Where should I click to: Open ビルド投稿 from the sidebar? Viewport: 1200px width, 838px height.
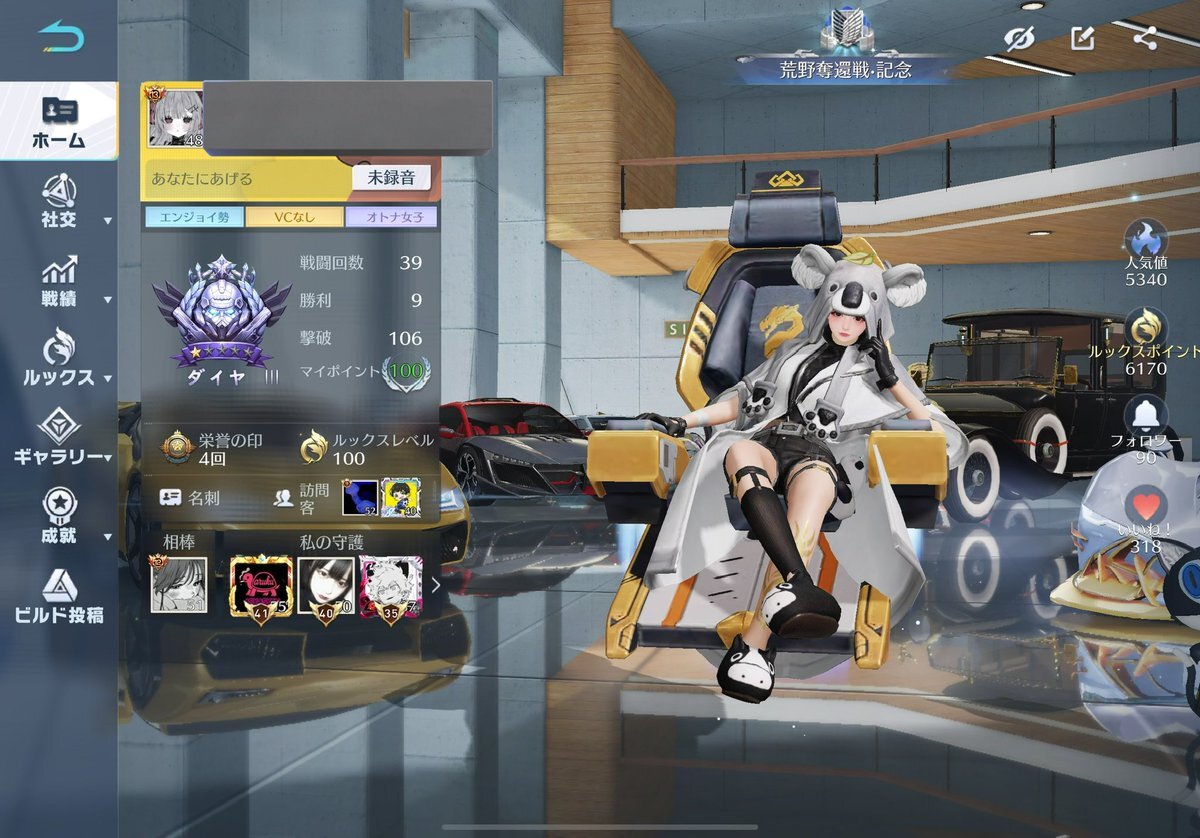(x=59, y=597)
